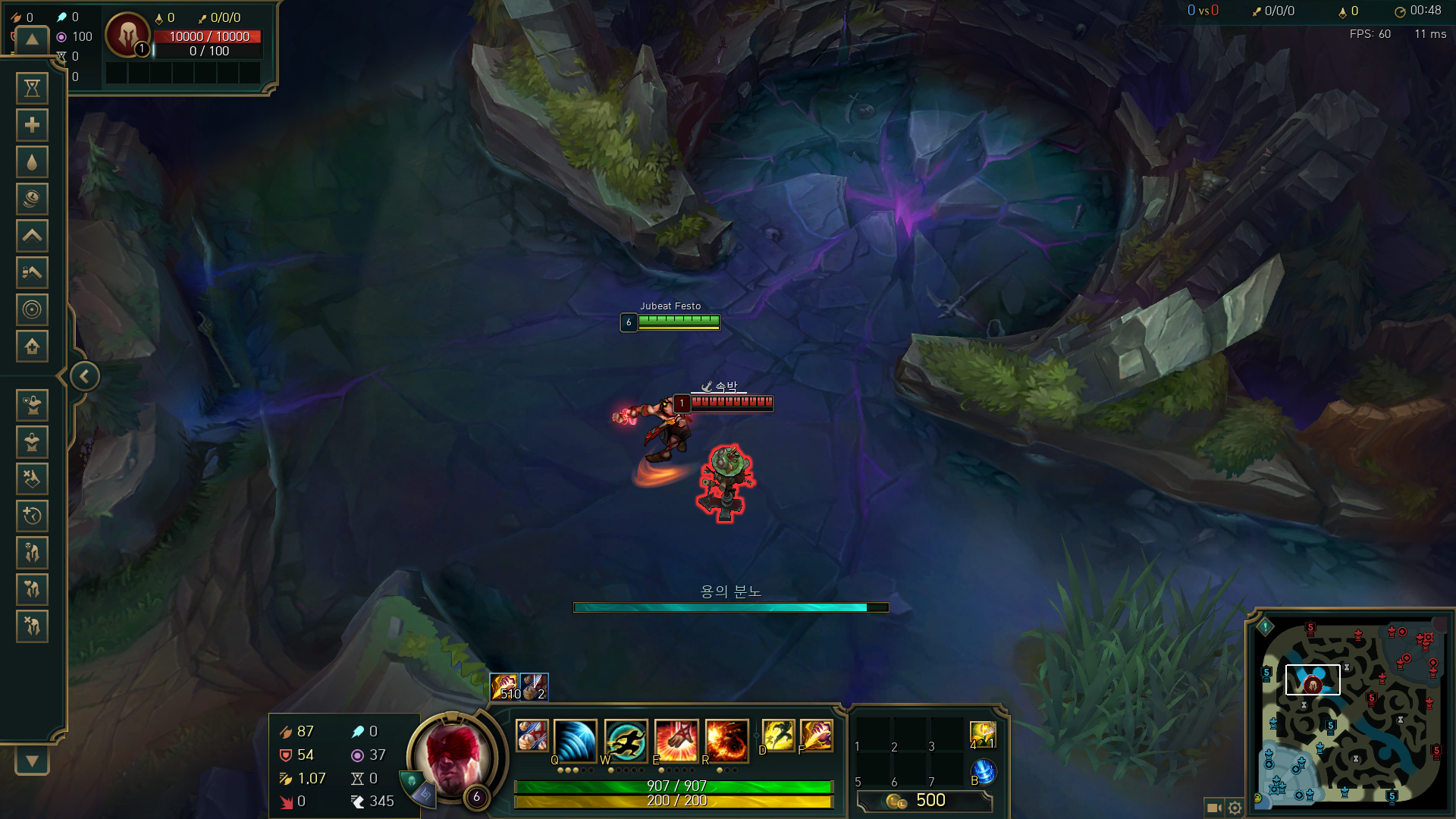Viewport: 1456px width, 819px height.
Task: Use the Smite summoner spell on F
Action: (x=816, y=736)
